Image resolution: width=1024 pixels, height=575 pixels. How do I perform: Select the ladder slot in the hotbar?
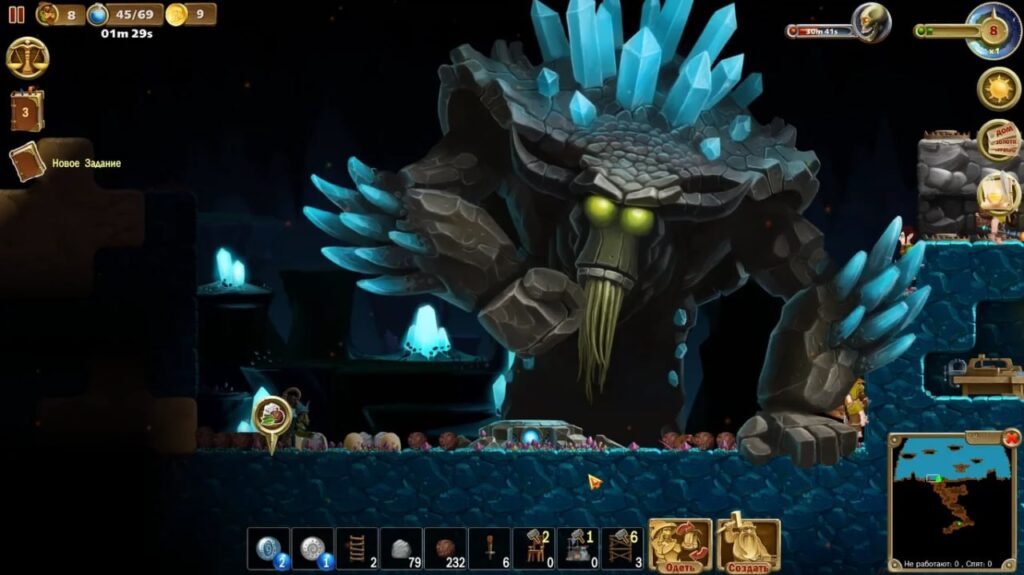coord(356,549)
